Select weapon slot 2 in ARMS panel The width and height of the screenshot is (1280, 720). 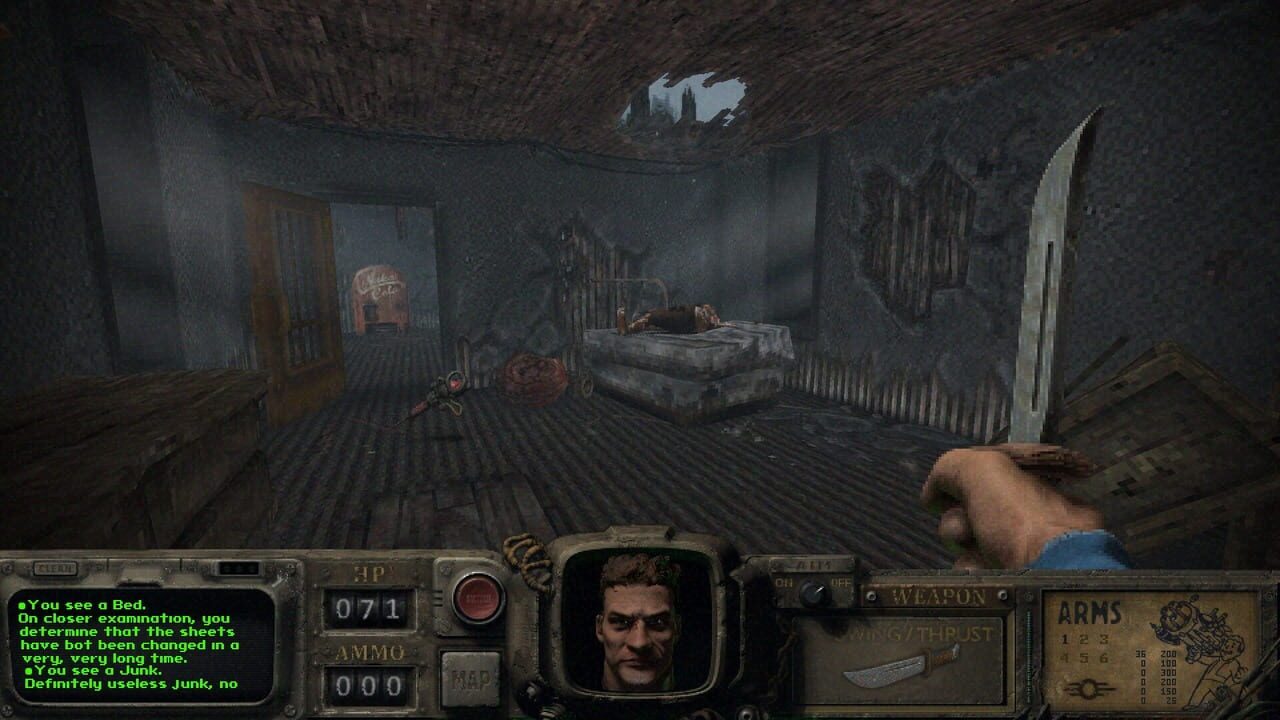1083,637
